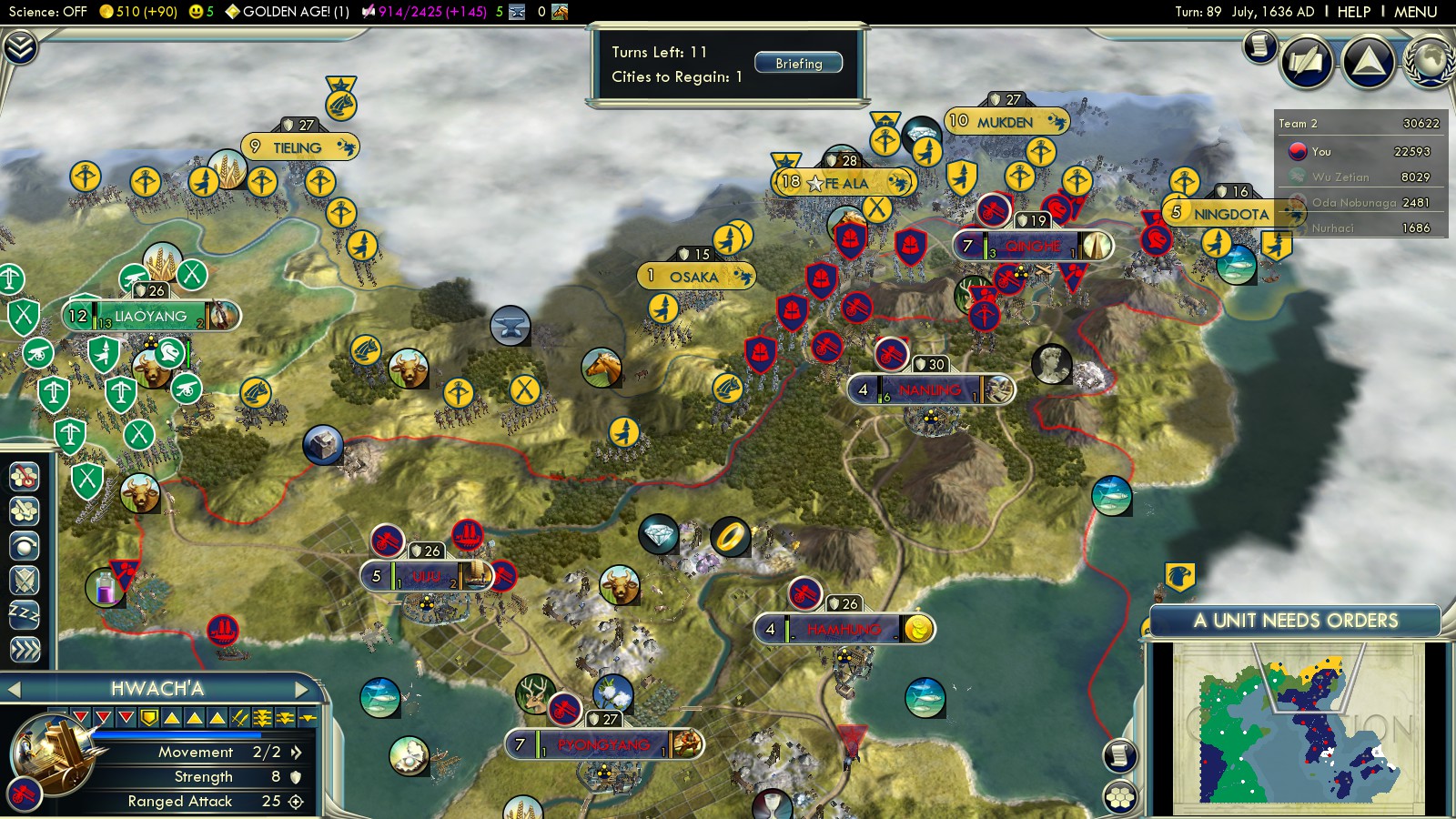Toggle the hex grid map options button

[x=1120, y=797]
